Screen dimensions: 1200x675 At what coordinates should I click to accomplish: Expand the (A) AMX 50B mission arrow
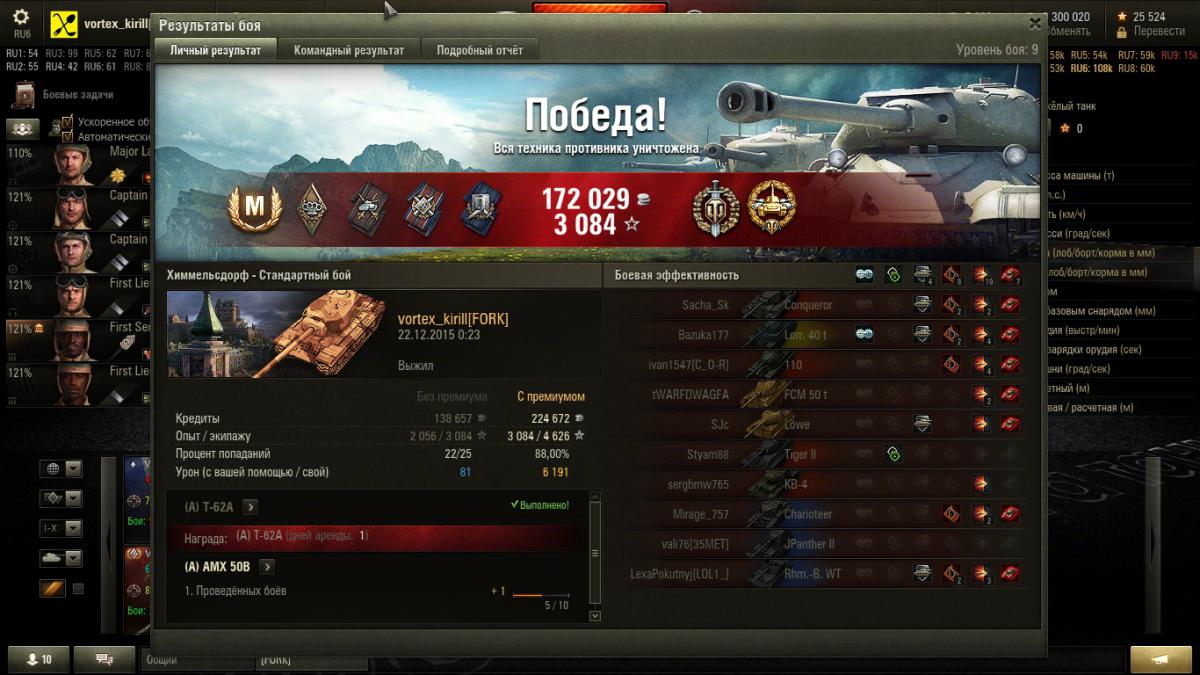tap(267, 567)
